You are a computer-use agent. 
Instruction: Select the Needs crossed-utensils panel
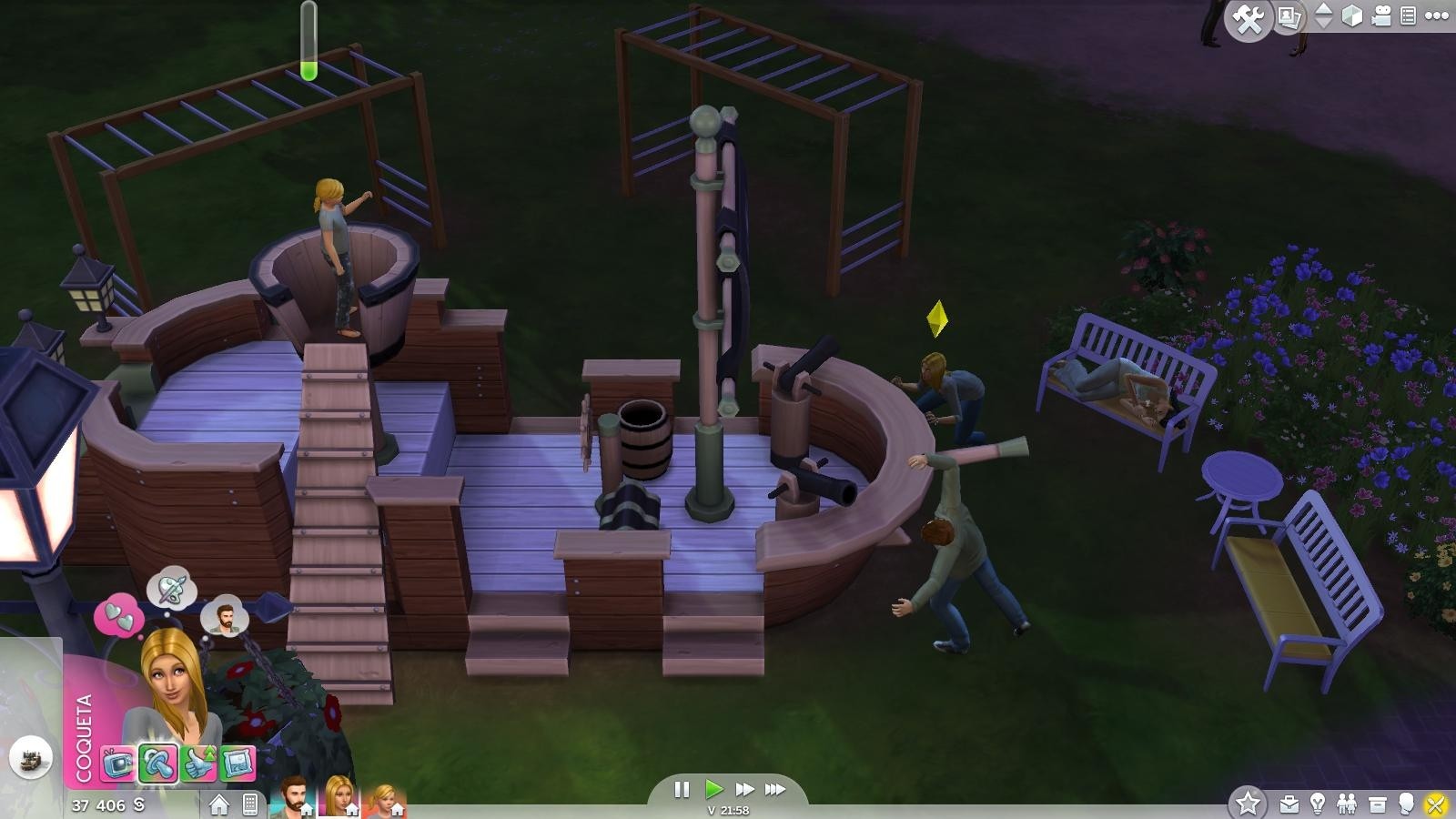point(1434,804)
